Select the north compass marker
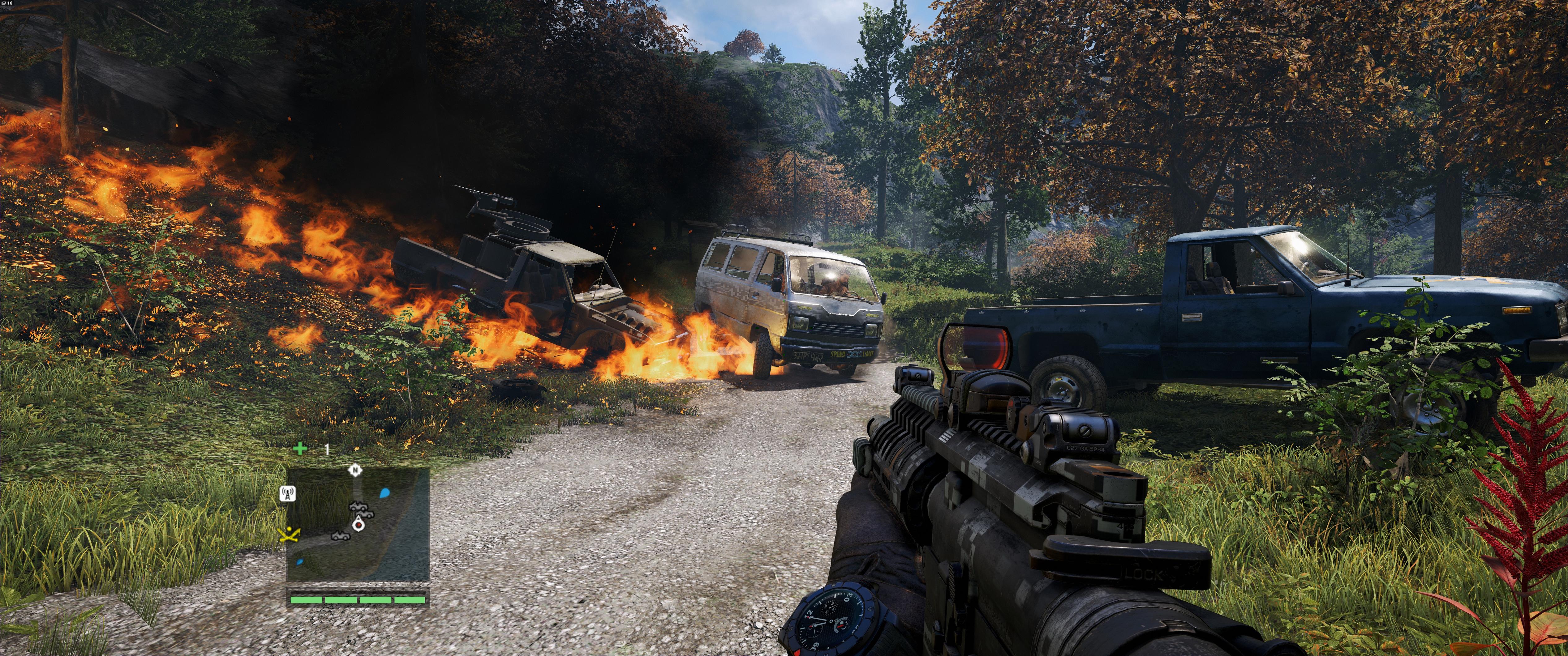This screenshot has width=1568, height=656. pyautogui.click(x=355, y=470)
